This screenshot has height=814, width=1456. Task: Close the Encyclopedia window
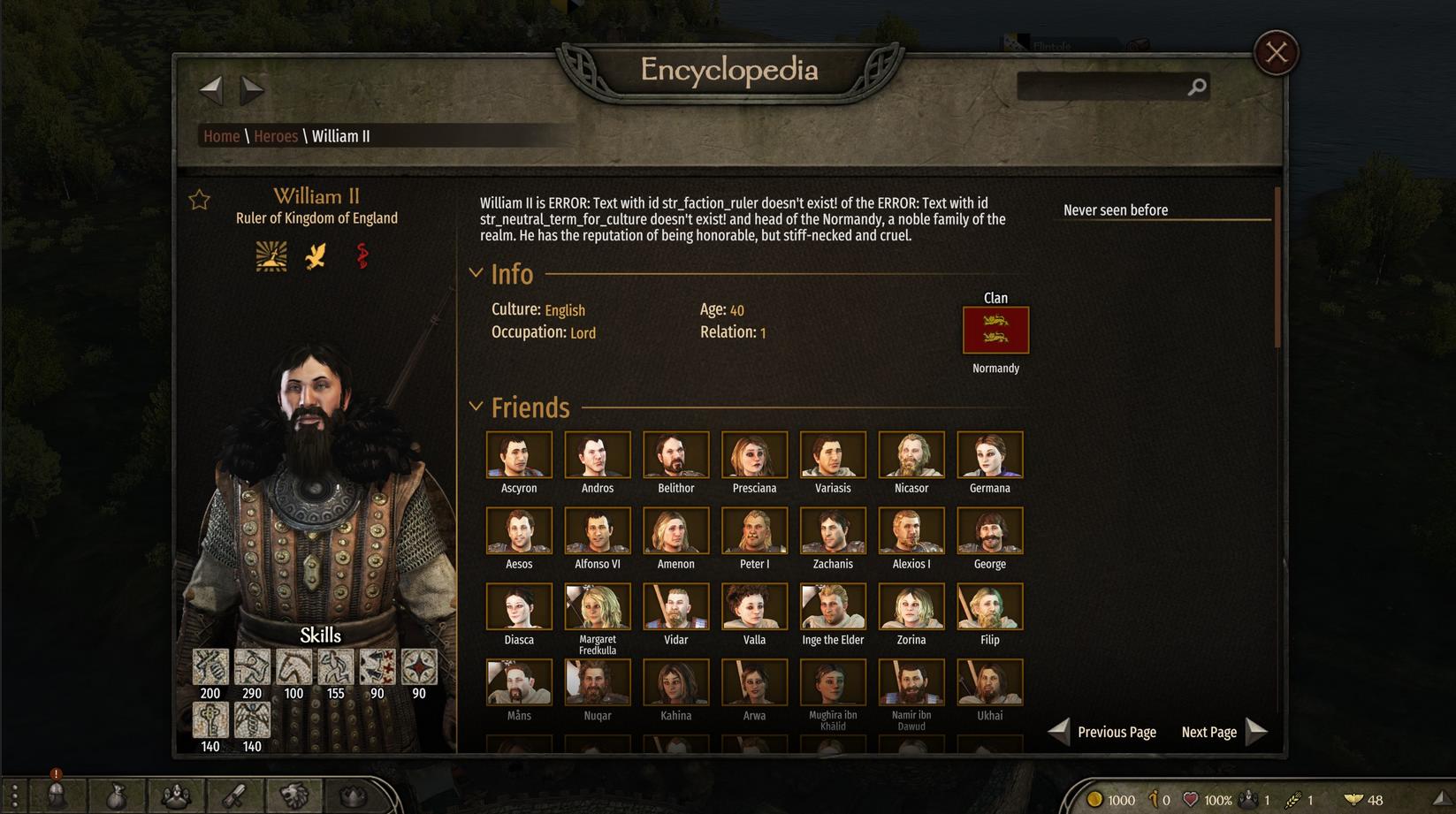(x=1276, y=53)
